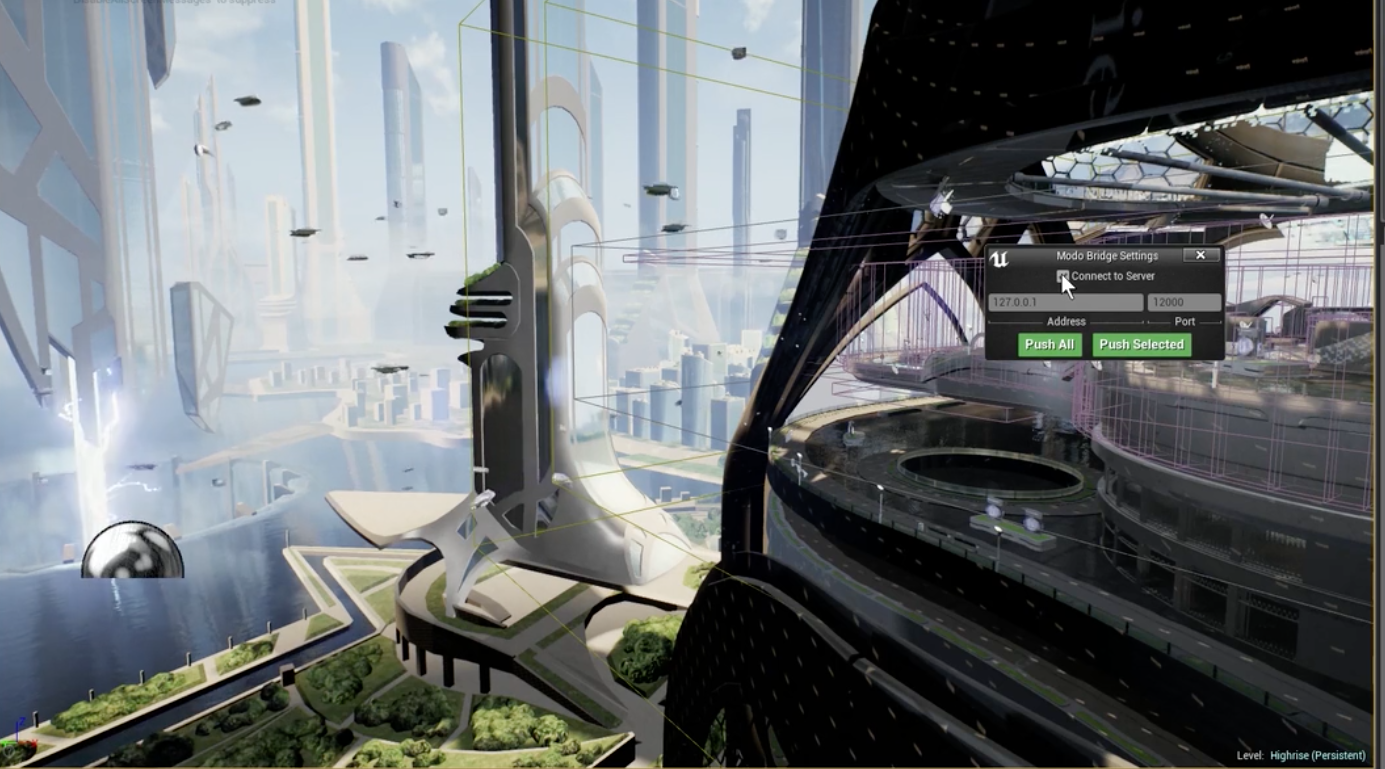Close the Modo Bridge Settings dialog

point(1201,256)
